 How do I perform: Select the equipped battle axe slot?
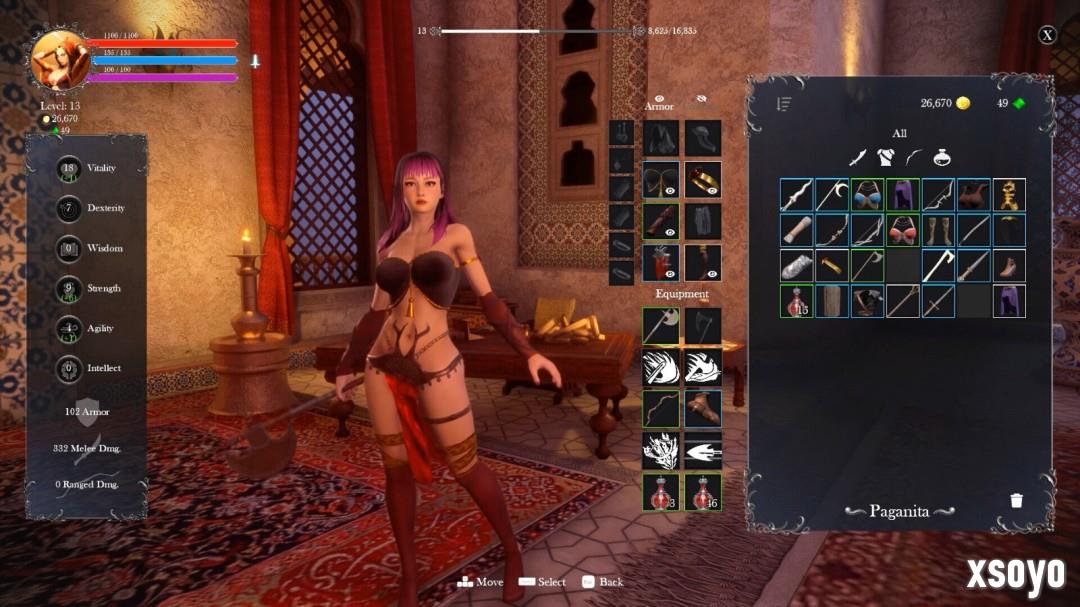coord(660,325)
